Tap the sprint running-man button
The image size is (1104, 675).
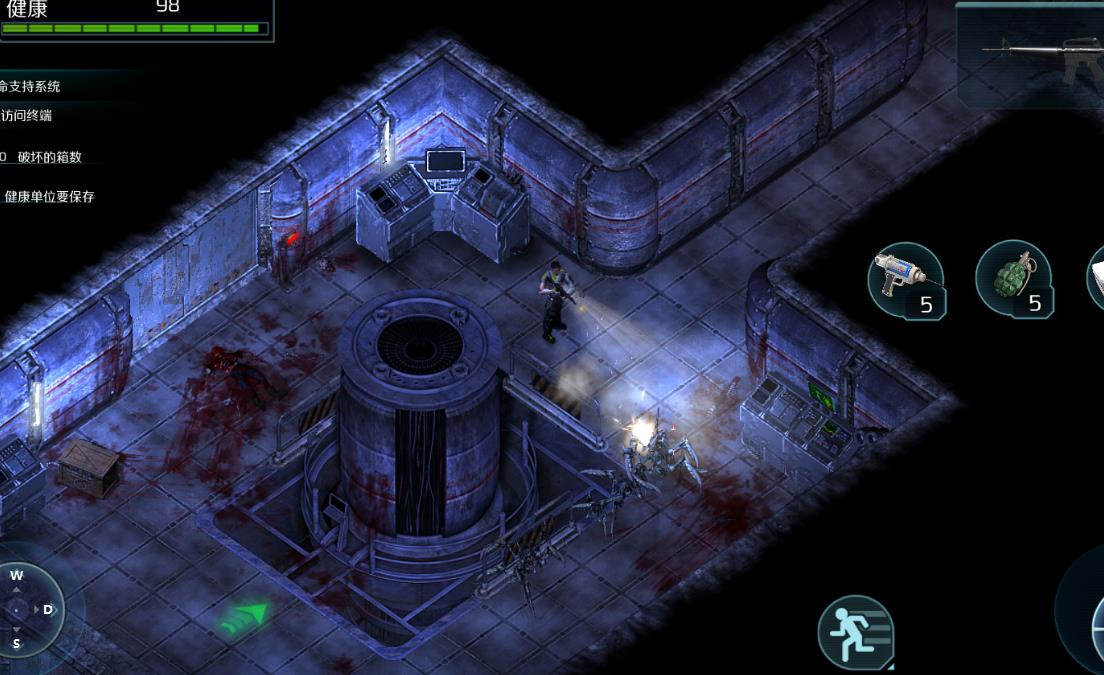pos(855,632)
